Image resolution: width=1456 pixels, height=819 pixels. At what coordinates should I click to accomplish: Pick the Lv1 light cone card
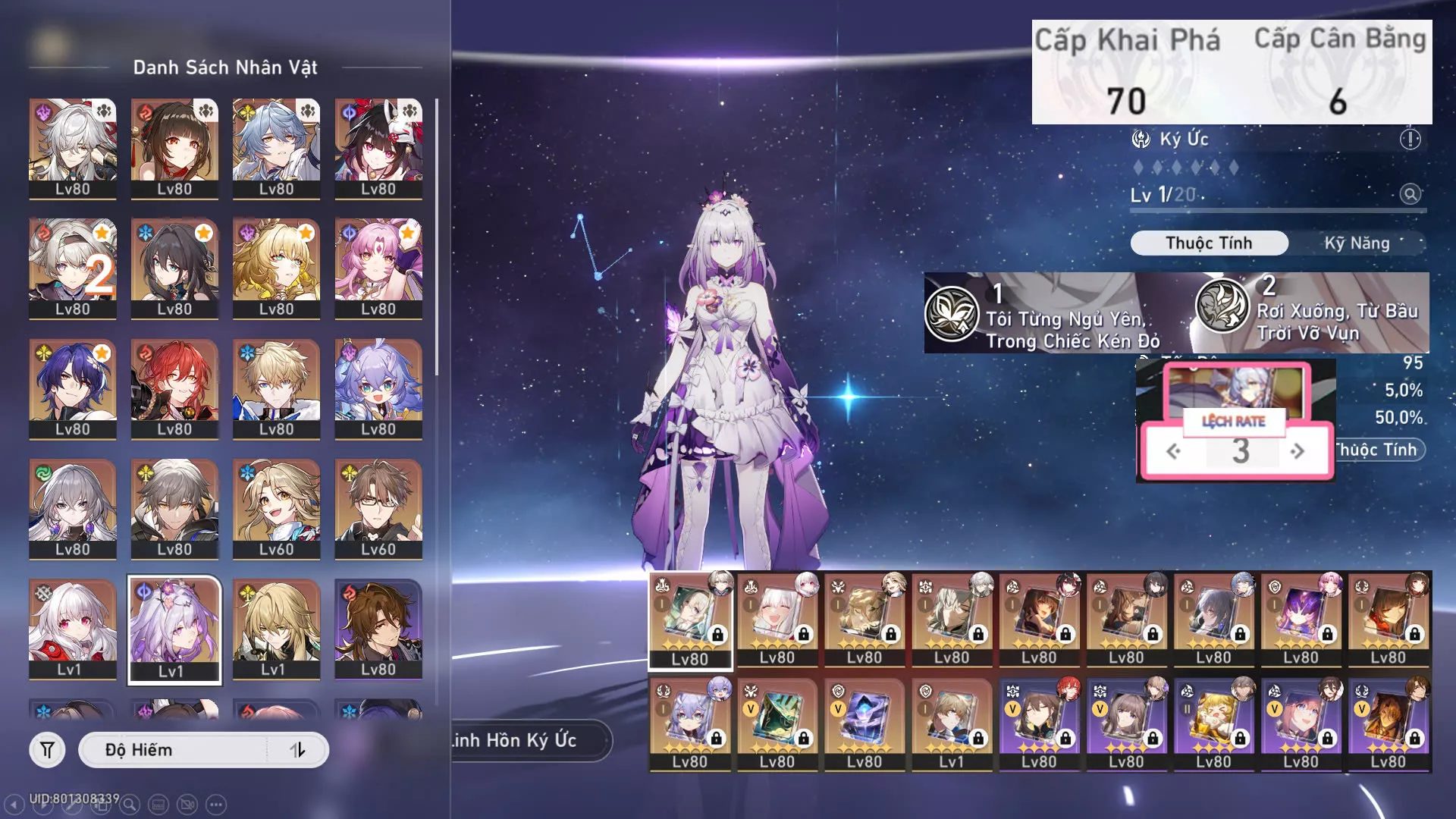951,724
